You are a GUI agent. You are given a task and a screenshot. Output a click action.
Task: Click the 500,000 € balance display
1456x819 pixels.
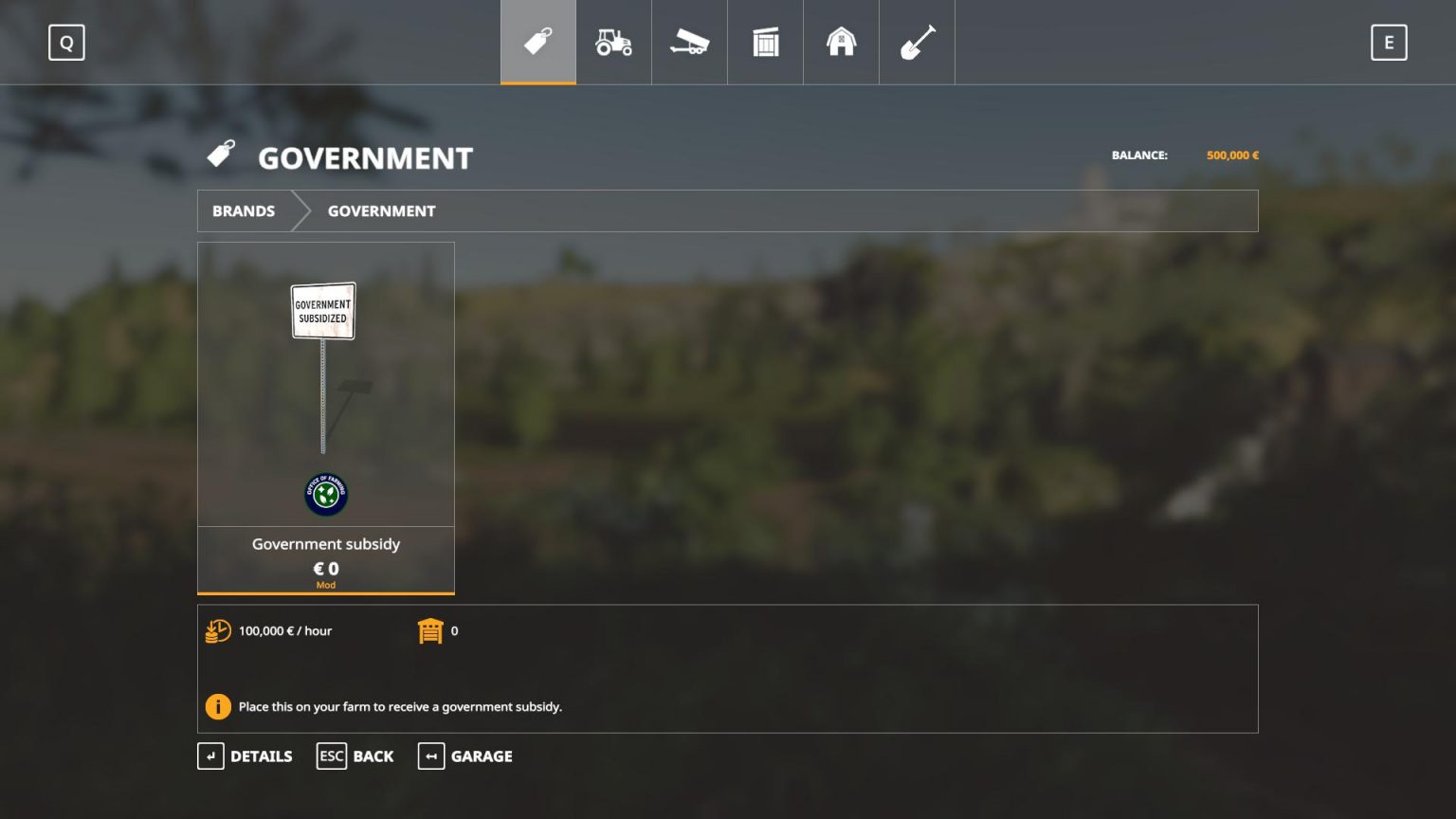pos(1232,155)
